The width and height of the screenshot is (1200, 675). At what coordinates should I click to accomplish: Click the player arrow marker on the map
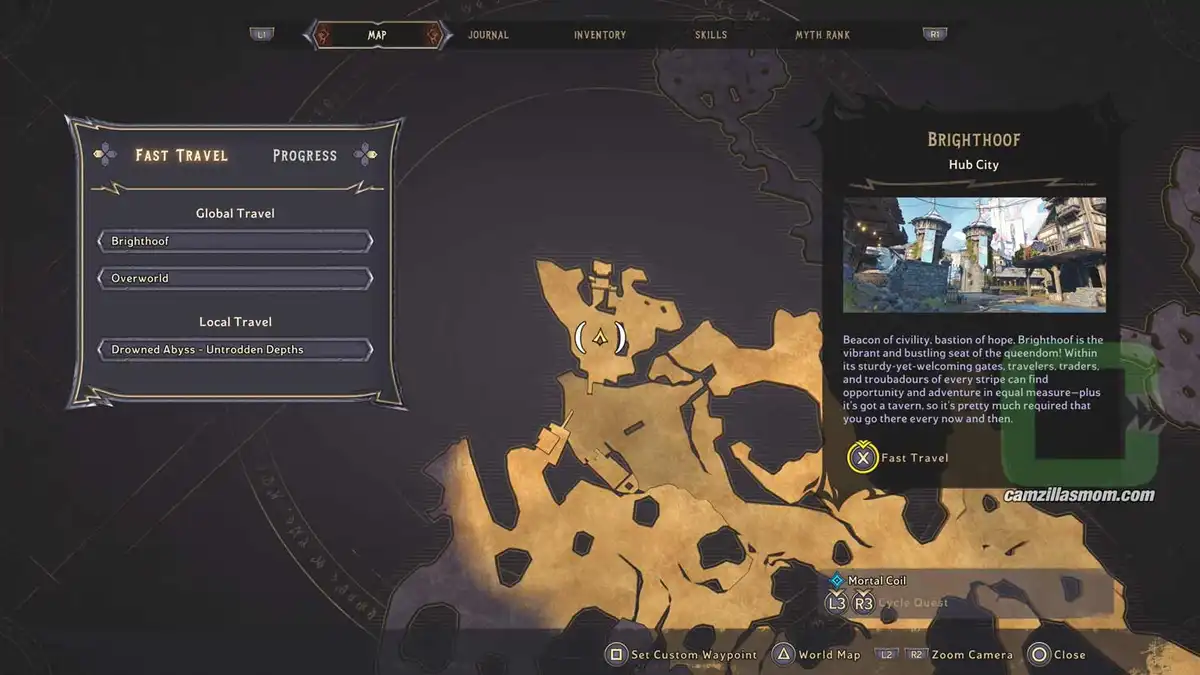click(x=600, y=337)
